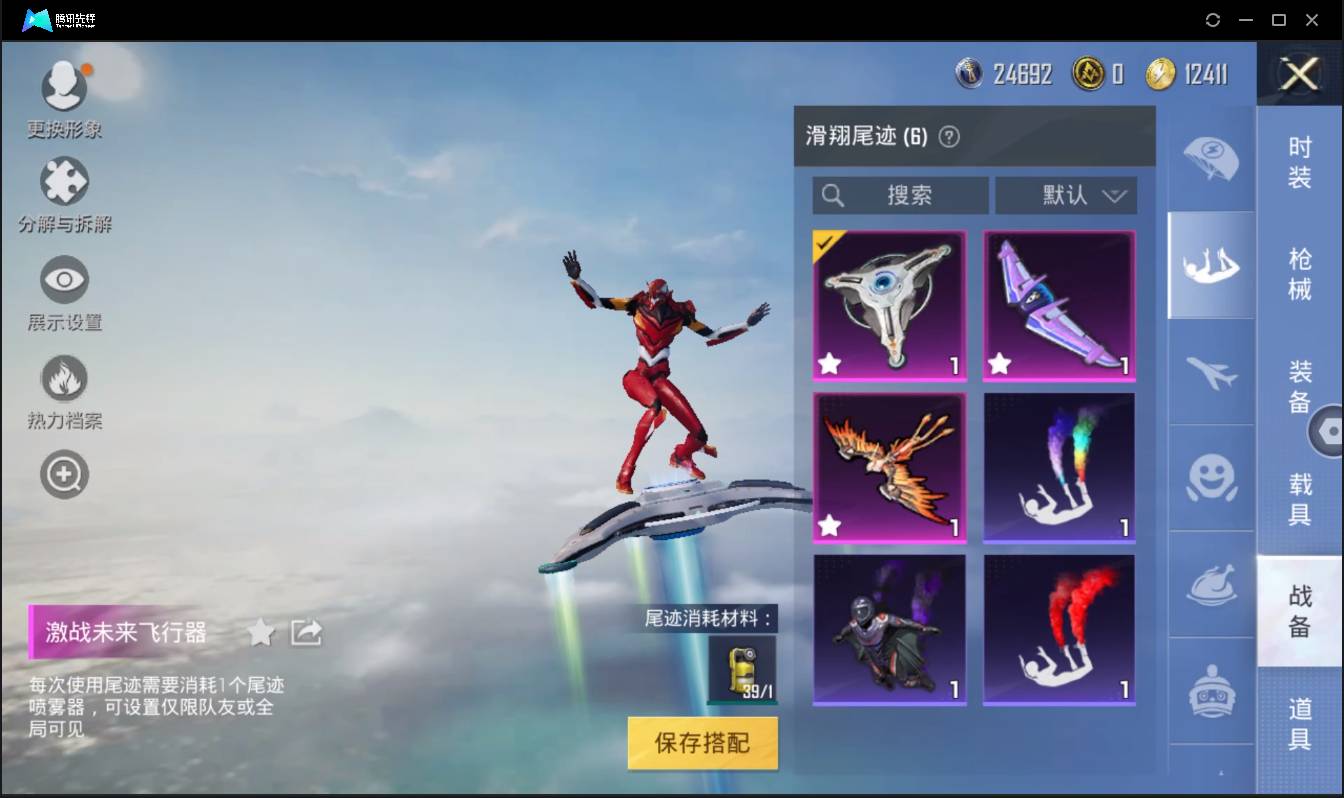Expand the 默认 sort order dropdown
Image resolution: width=1344 pixels, height=798 pixels.
click(1065, 196)
